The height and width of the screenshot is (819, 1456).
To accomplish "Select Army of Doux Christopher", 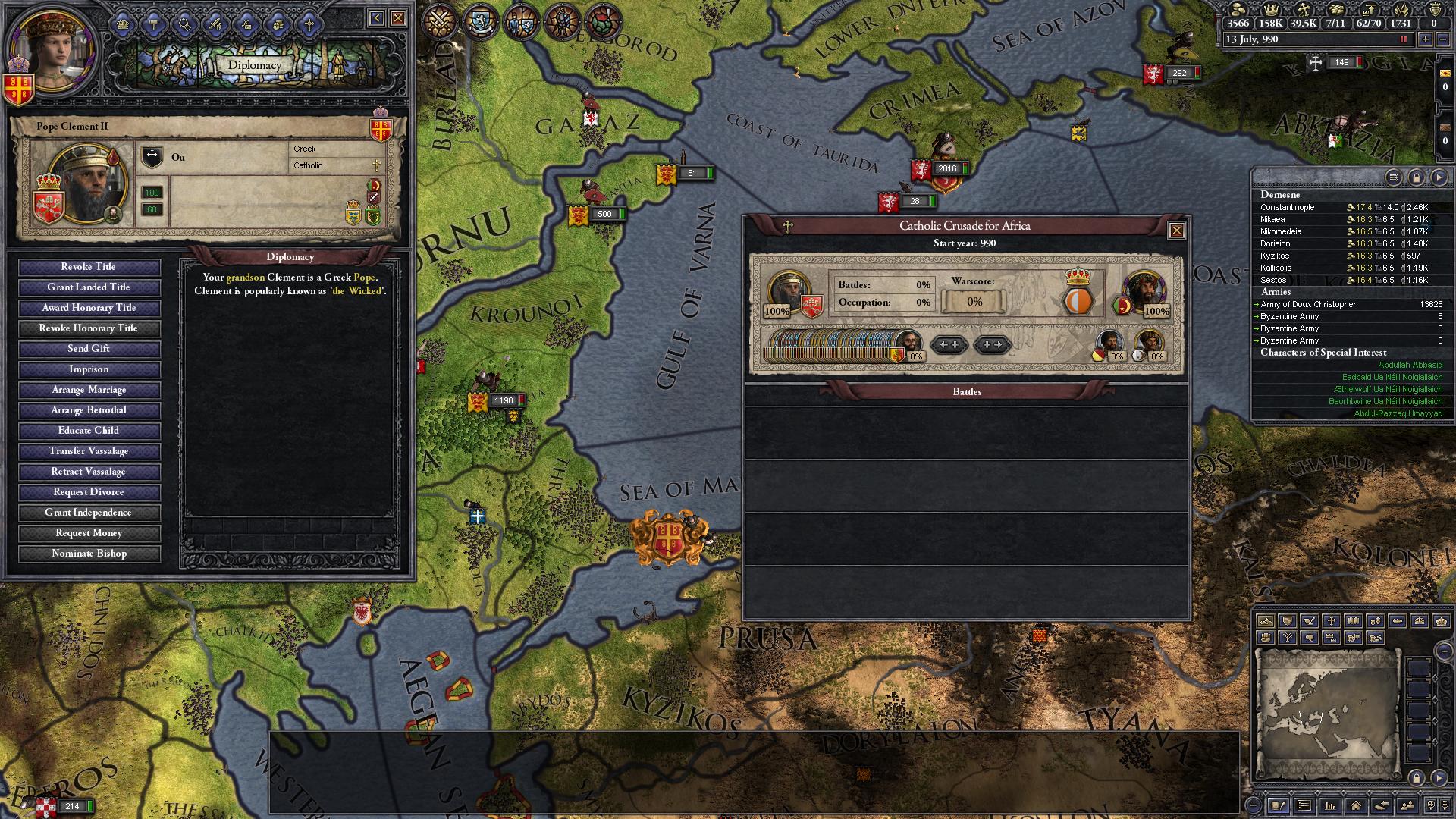I will [1308, 304].
